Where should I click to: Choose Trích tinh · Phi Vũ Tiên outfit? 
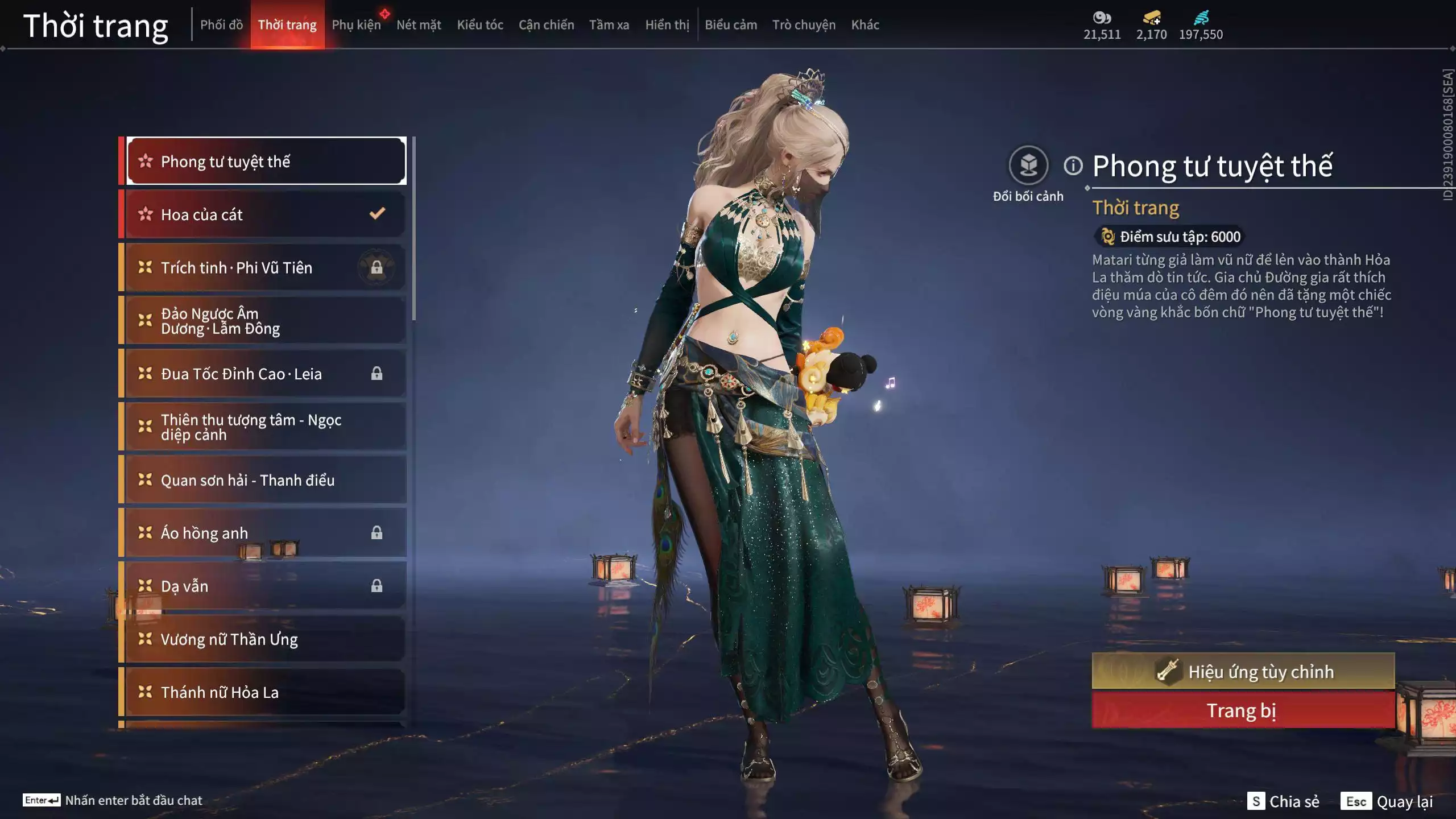265,267
